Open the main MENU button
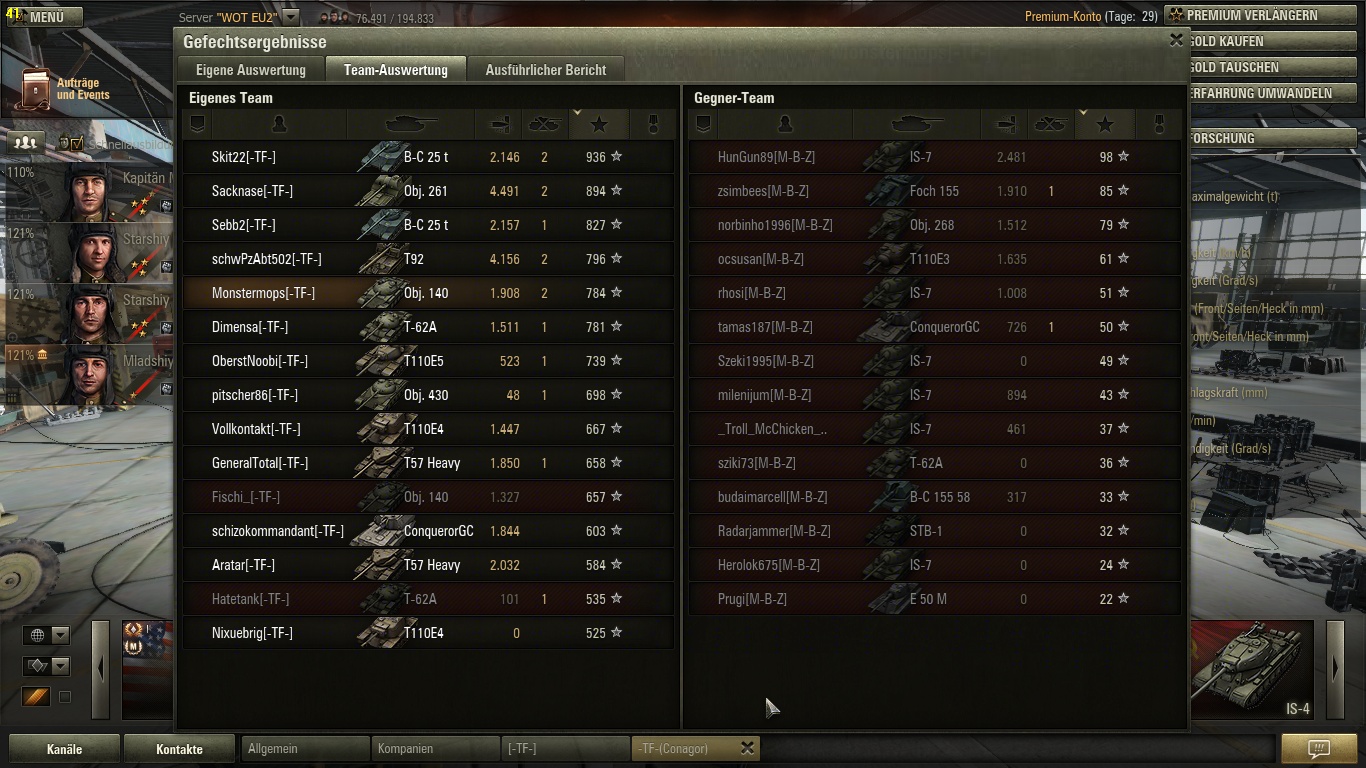1366x768 pixels. 46,17
